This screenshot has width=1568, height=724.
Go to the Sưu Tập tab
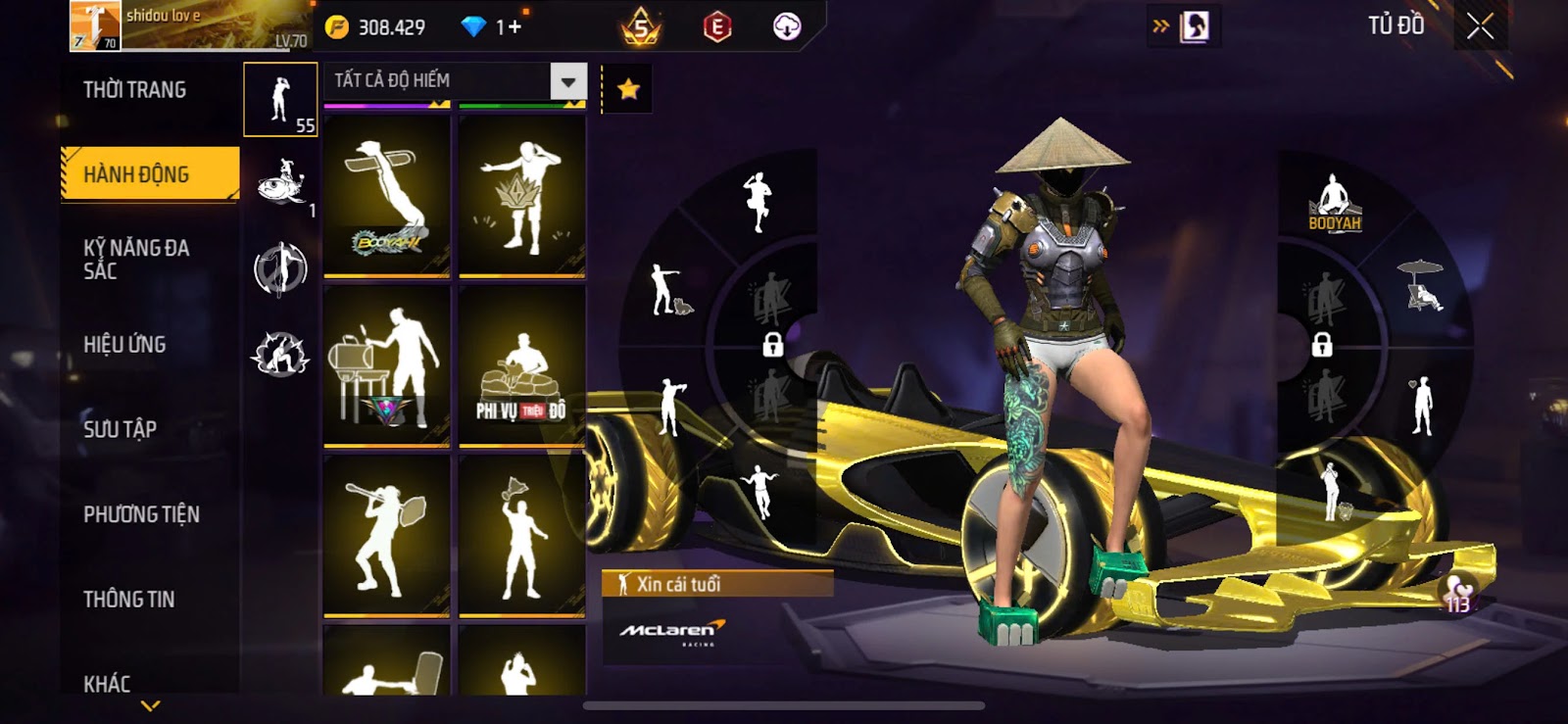[x=120, y=429]
